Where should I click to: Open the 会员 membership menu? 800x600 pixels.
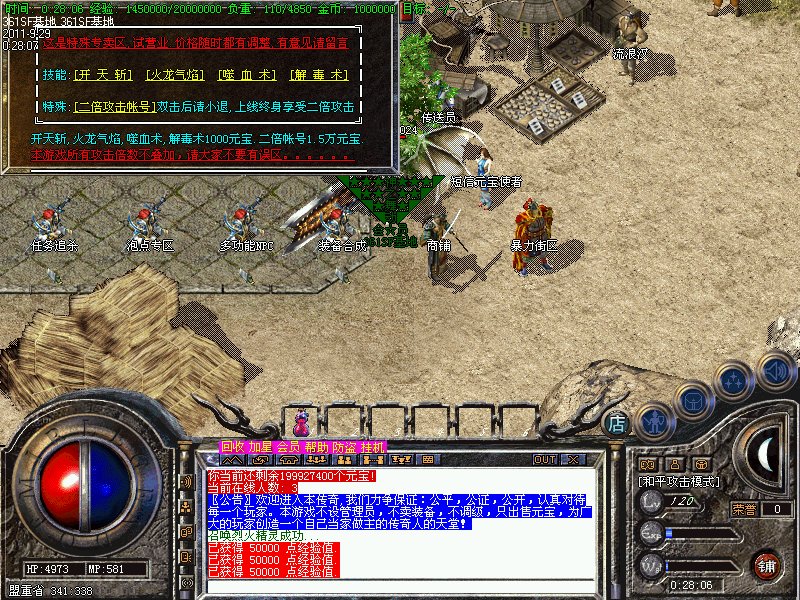[x=289, y=447]
